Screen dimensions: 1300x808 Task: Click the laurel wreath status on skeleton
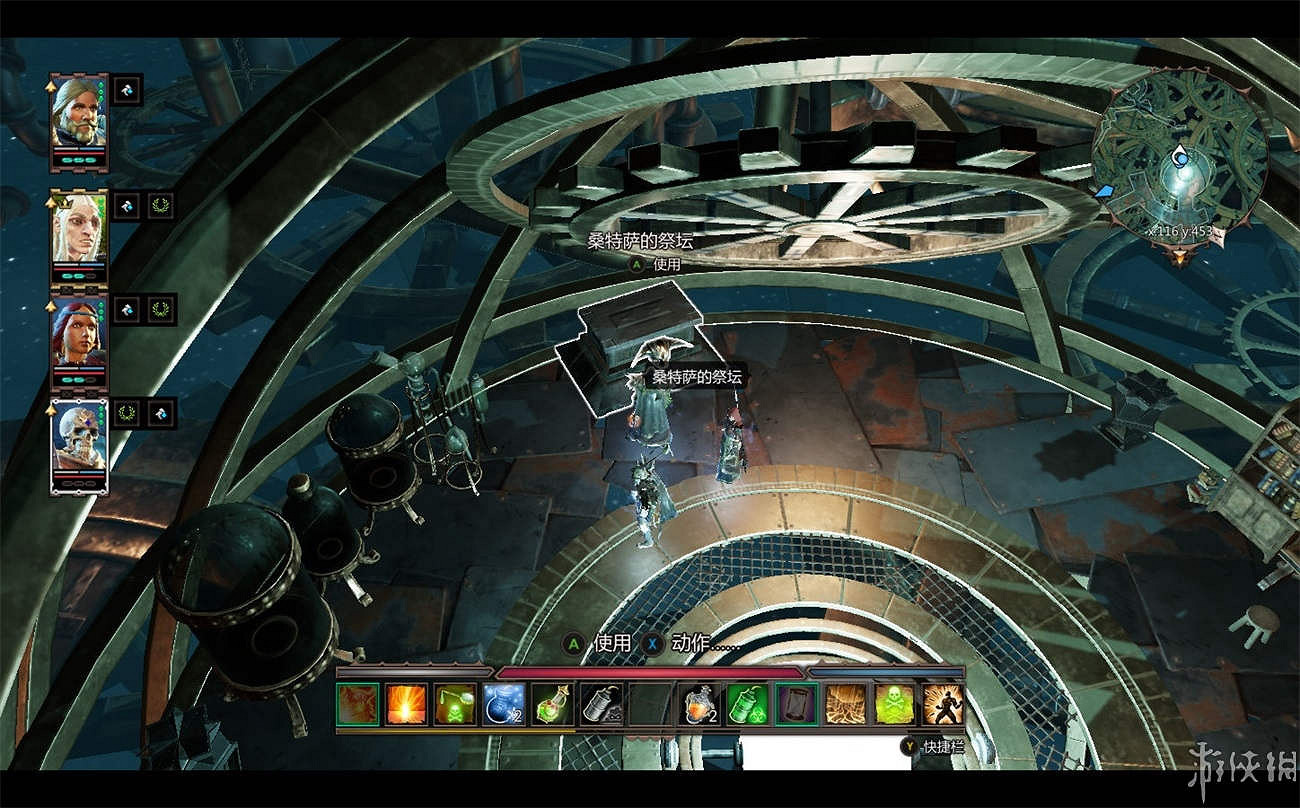(x=127, y=411)
